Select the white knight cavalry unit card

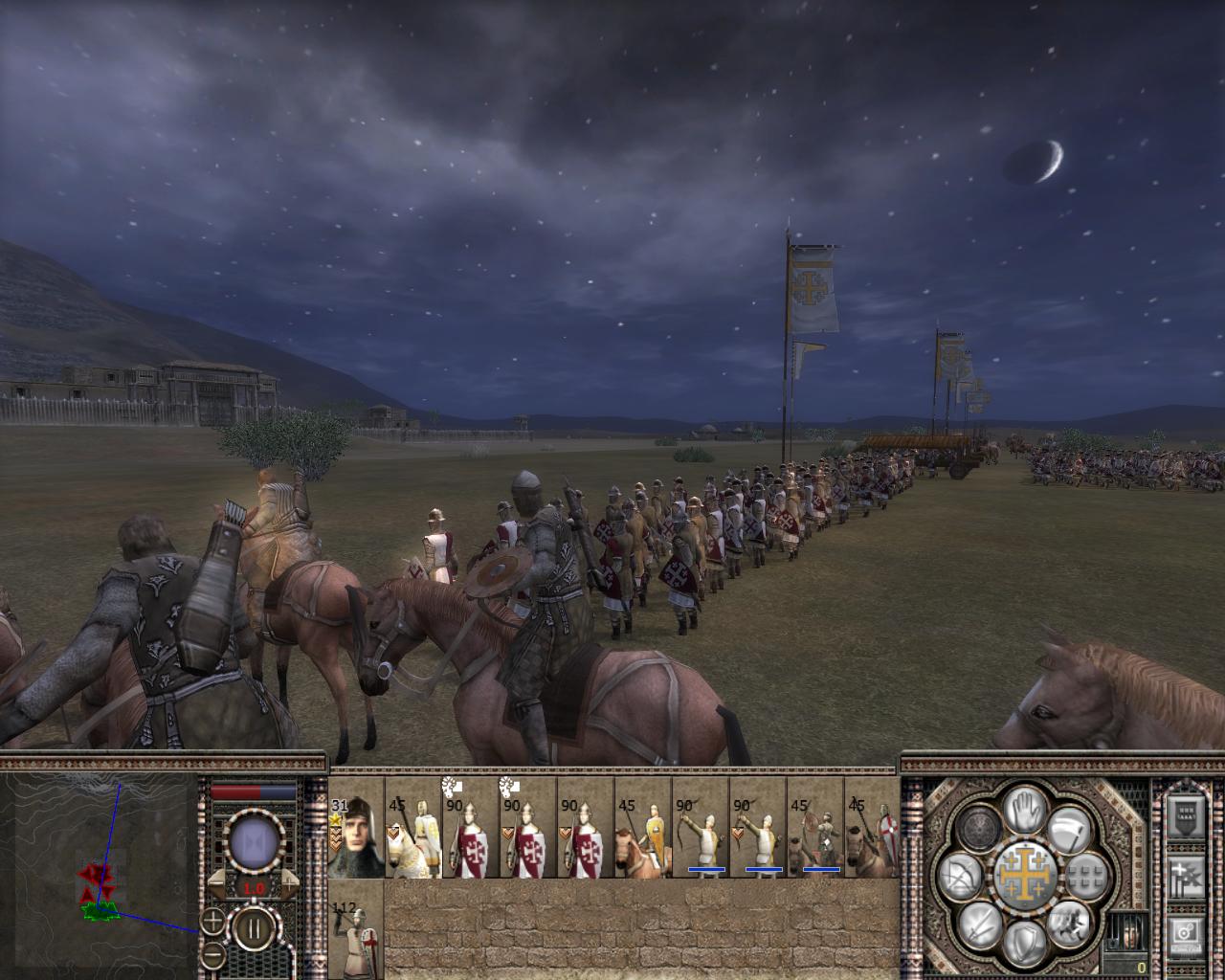point(413,833)
